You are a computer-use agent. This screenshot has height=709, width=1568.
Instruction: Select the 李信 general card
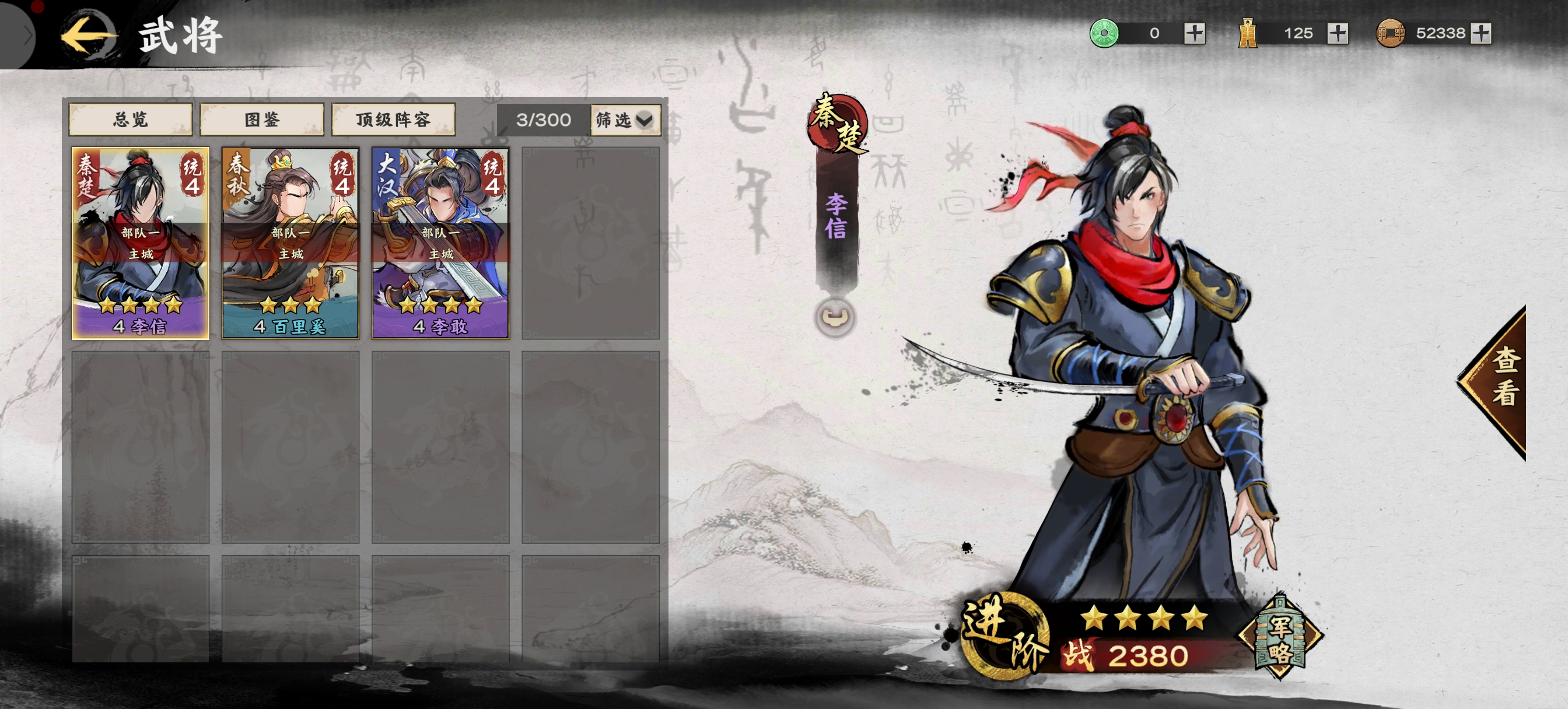pos(141,243)
